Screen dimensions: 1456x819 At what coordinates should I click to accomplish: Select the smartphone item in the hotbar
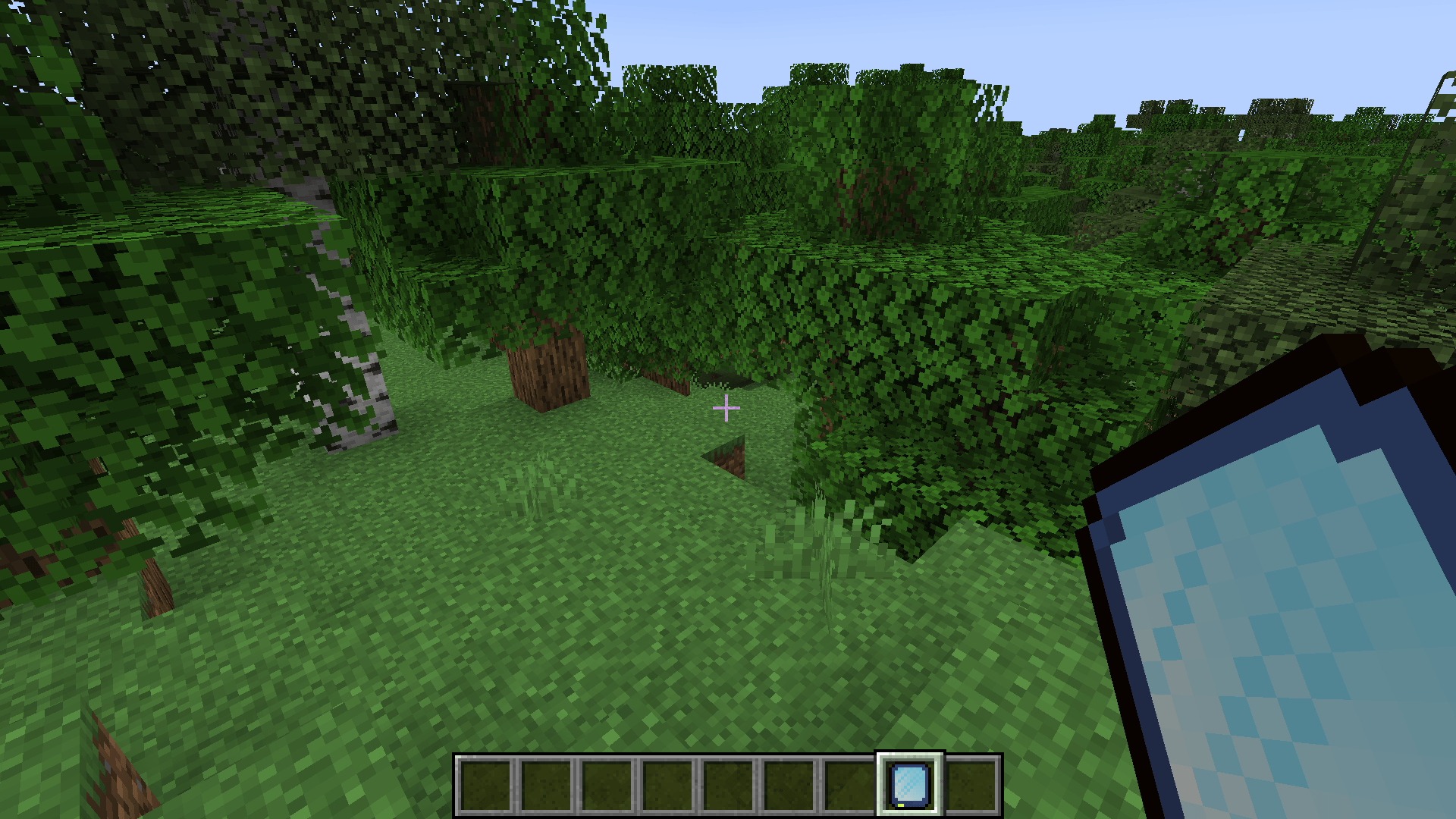click(x=908, y=785)
